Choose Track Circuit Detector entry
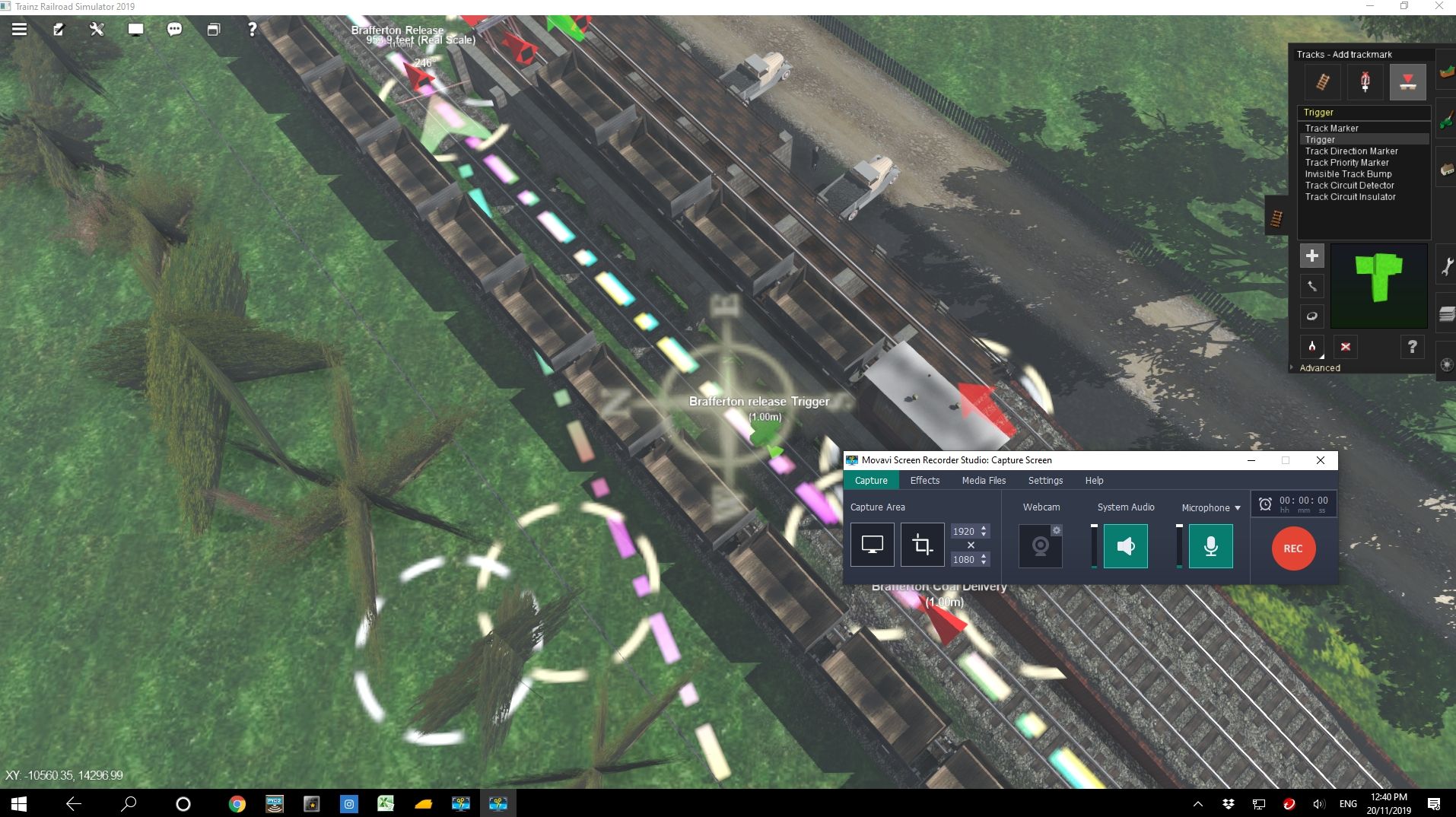The width and height of the screenshot is (1456, 817). pos(1350,186)
